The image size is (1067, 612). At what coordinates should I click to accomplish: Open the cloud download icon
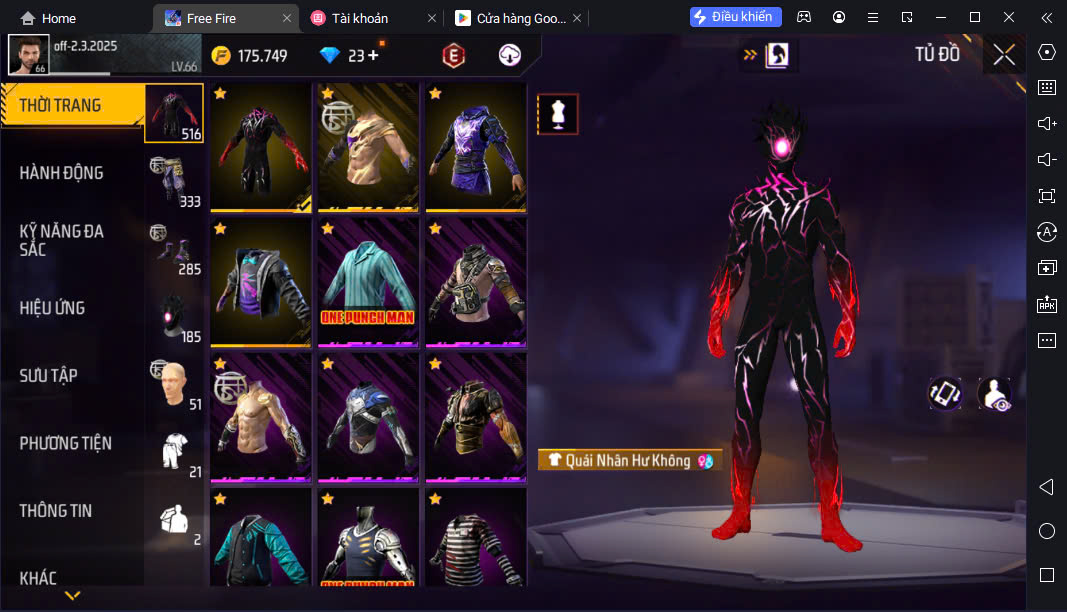510,56
